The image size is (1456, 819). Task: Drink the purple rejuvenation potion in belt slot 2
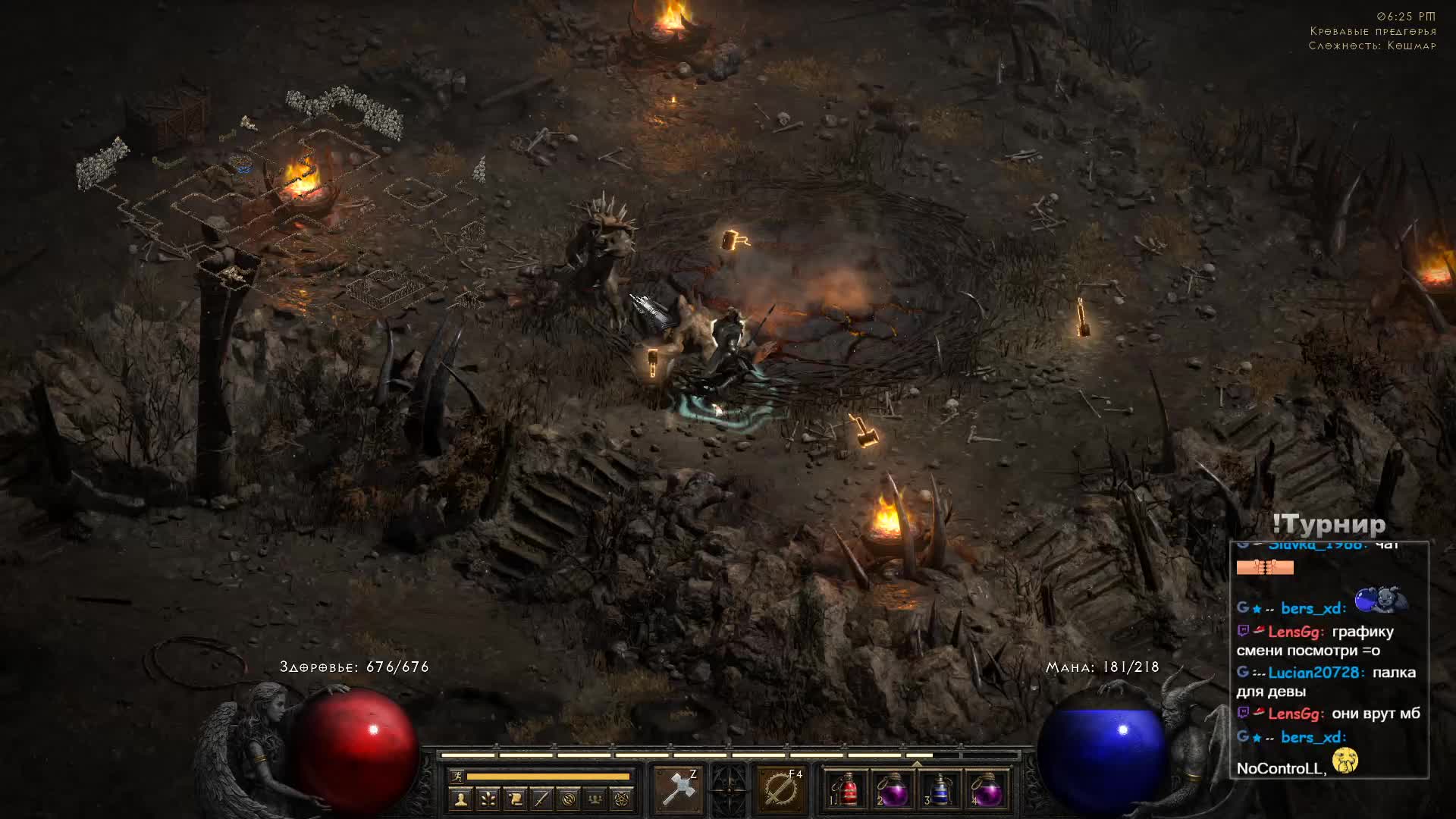click(893, 790)
